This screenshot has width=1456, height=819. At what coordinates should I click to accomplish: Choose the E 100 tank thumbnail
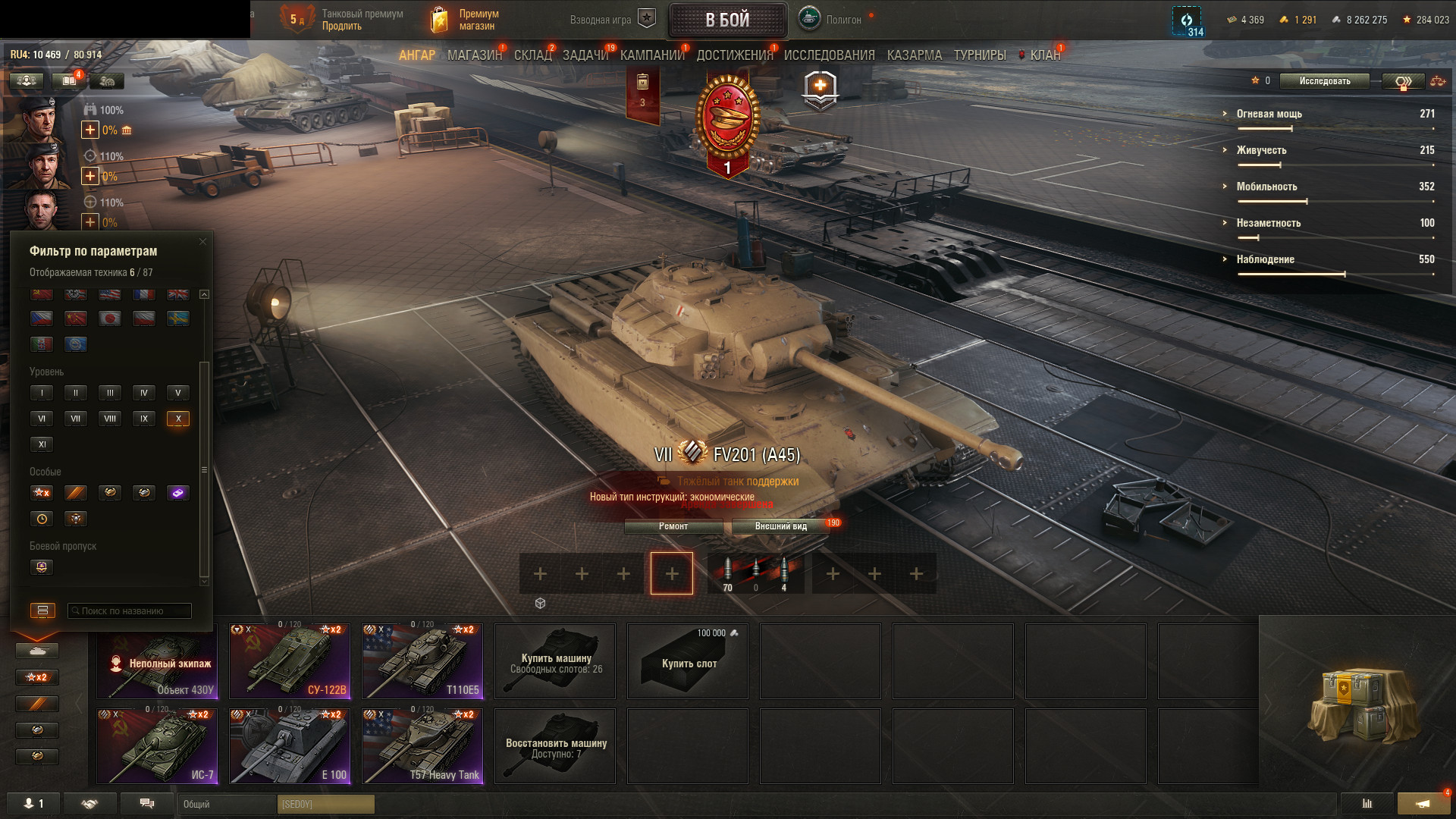pyautogui.click(x=290, y=745)
